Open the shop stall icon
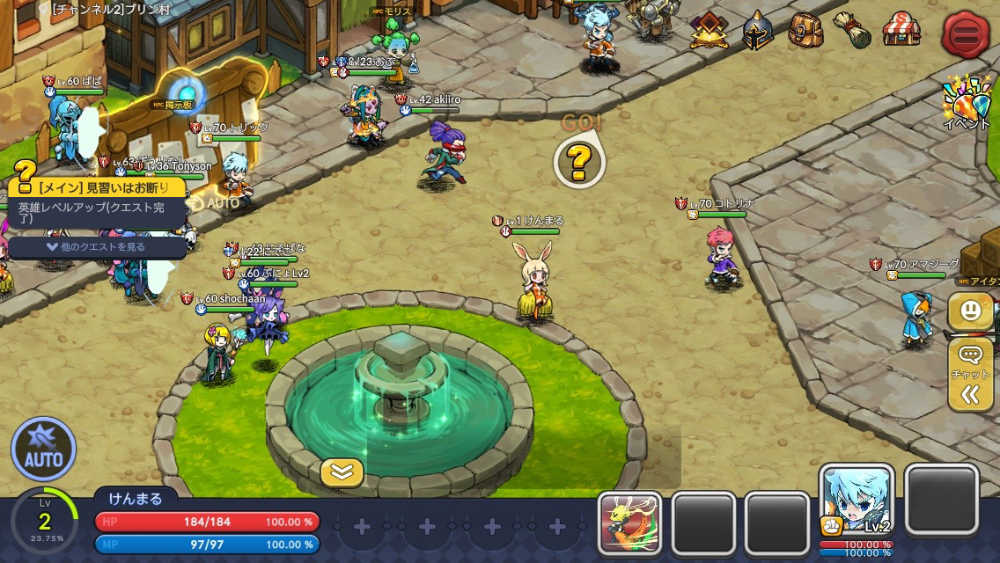Image resolution: width=1000 pixels, height=563 pixels. pyautogui.click(x=901, y=29)
